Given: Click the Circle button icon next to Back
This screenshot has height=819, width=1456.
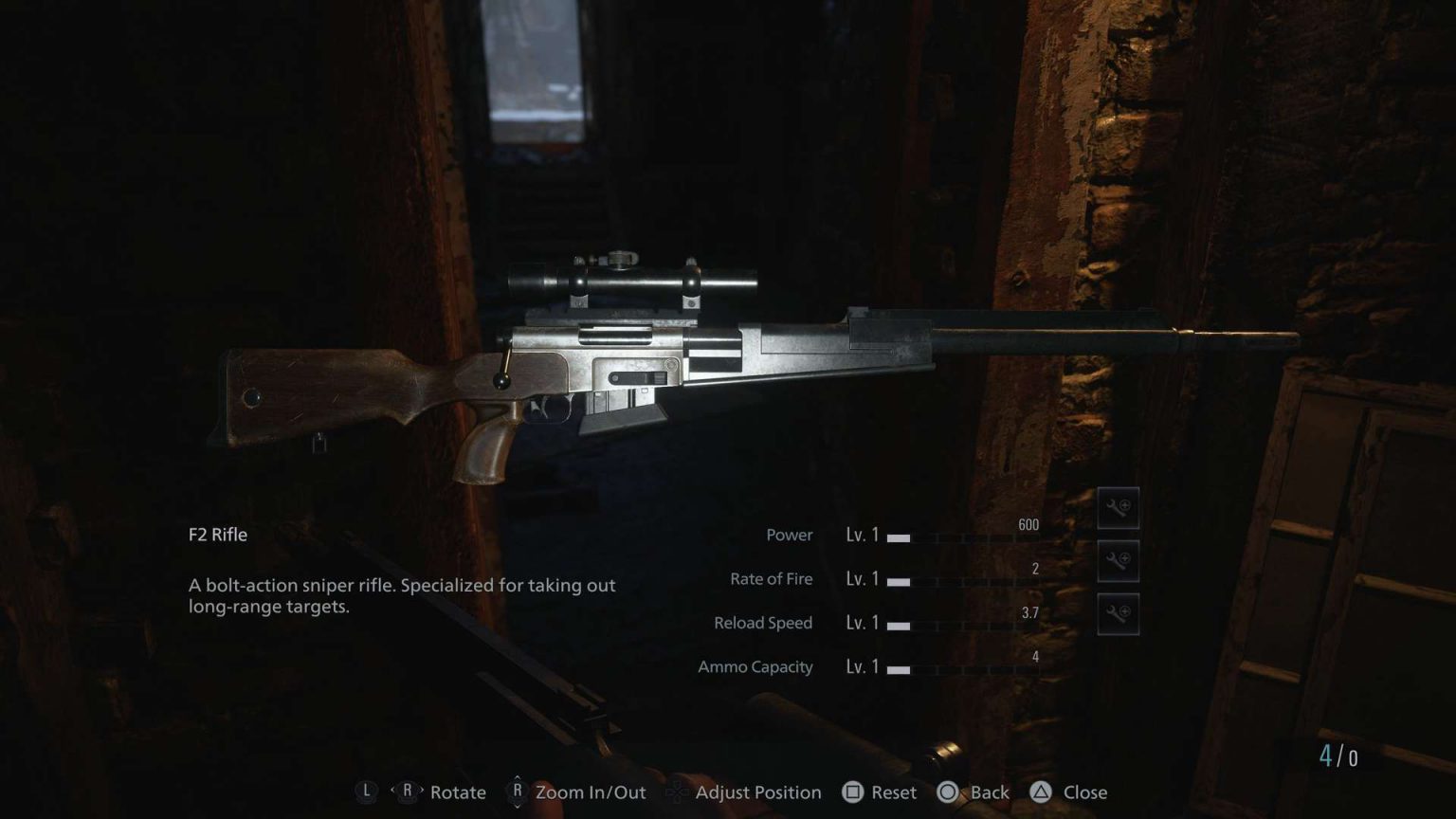Looking at the screenshot, I should pyautogui.click(x=948, y=792).
